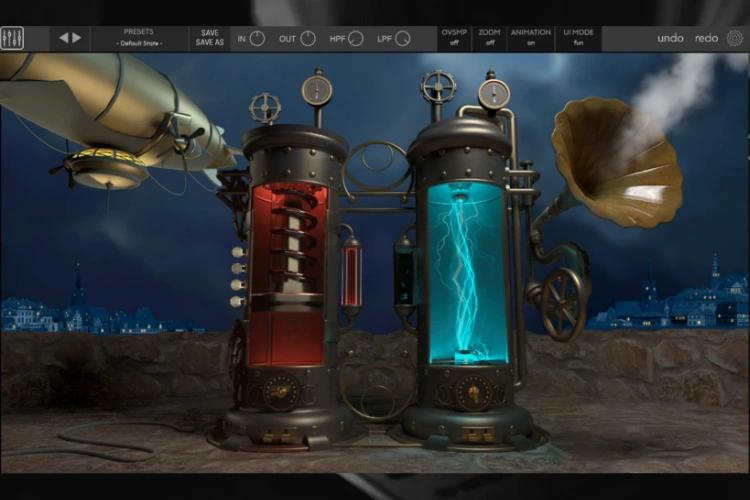The width and height of the screenshot is (750, 500).
Task: Go to the next preset arrow
Action: pyautogui.click(x=76, y=38)
